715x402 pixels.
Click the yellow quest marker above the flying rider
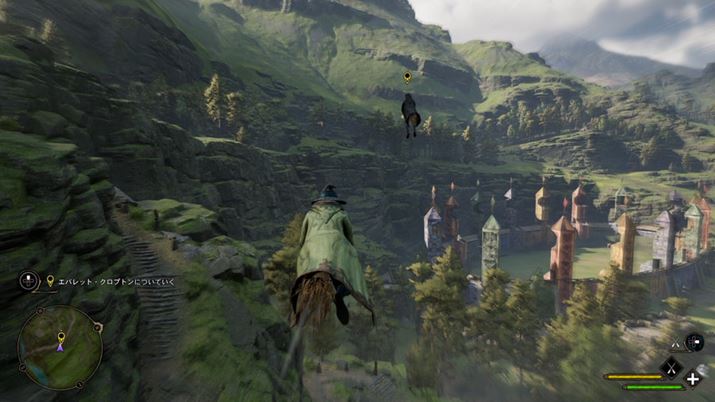coord(407,77)
